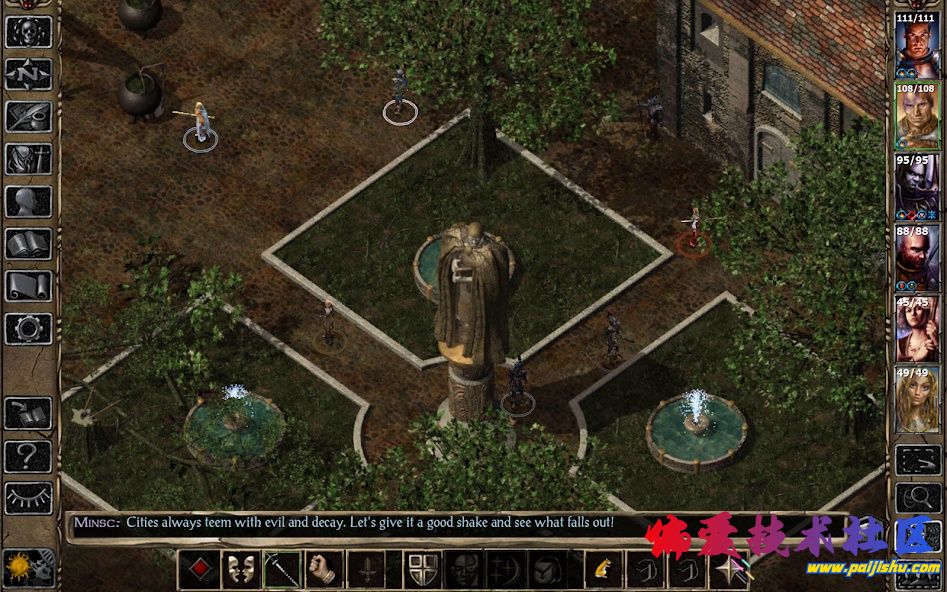Screen dimensions: 947x592
Task: Select the 108/108 party portrait
Action: (916, 116)
